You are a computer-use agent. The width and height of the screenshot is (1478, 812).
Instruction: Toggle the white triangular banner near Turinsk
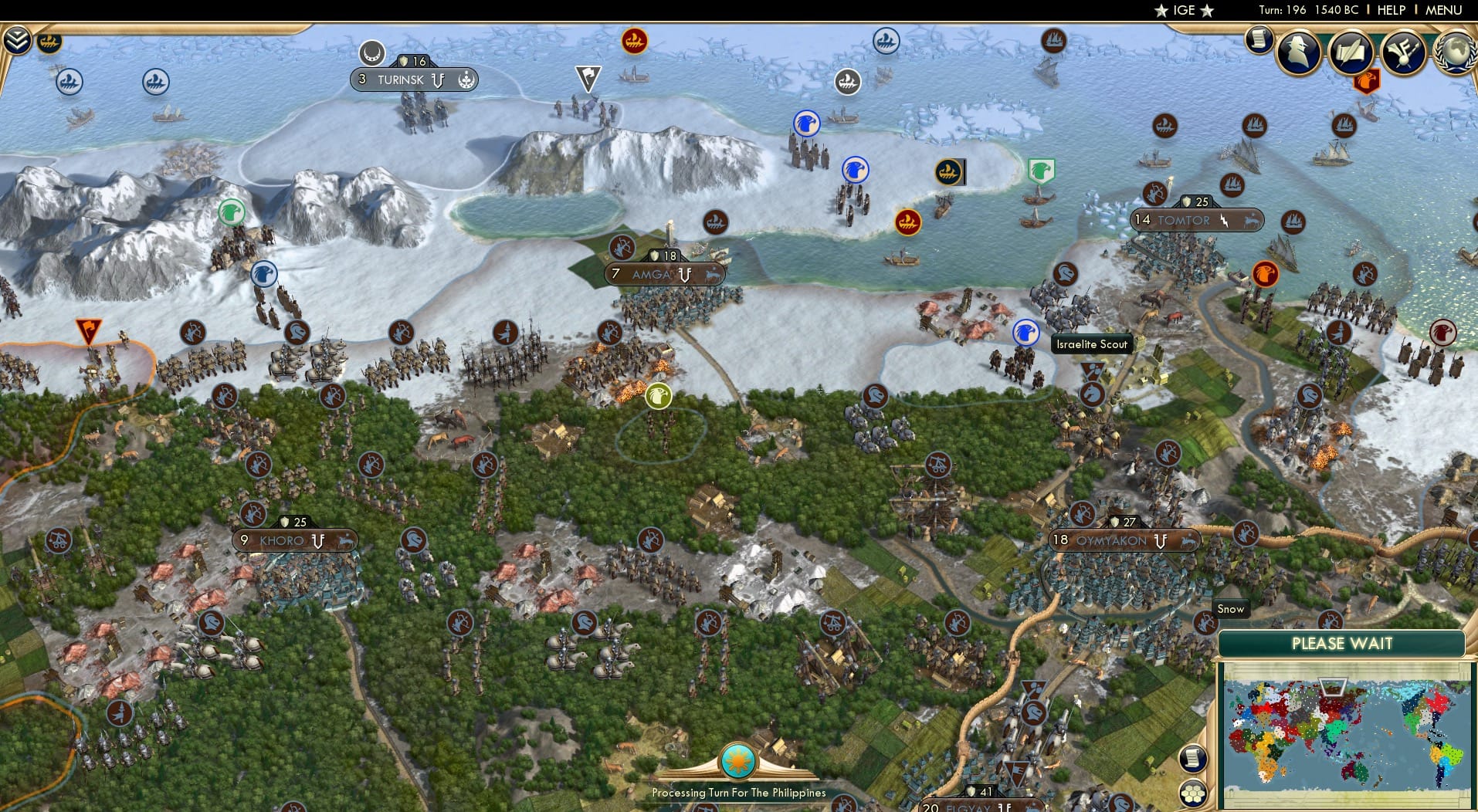click(587, 77)
